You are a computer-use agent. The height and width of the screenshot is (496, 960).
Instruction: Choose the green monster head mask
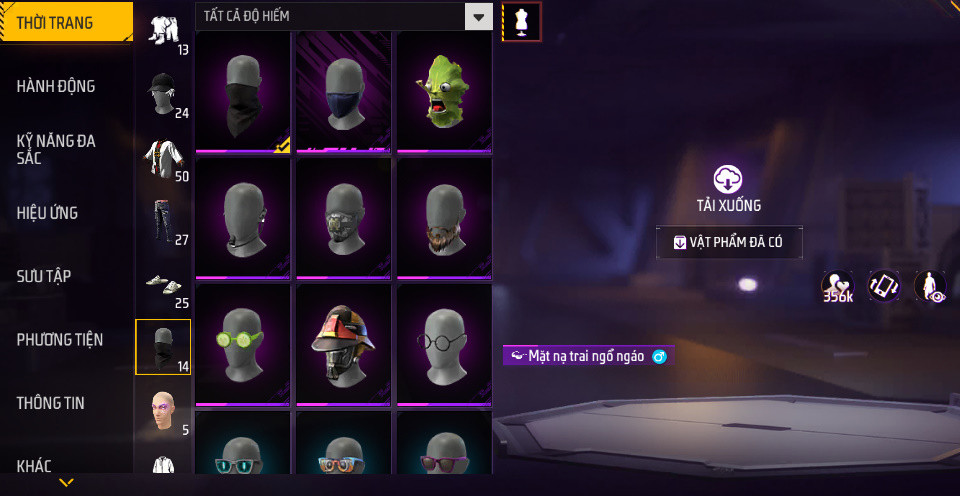click(444, 92)
